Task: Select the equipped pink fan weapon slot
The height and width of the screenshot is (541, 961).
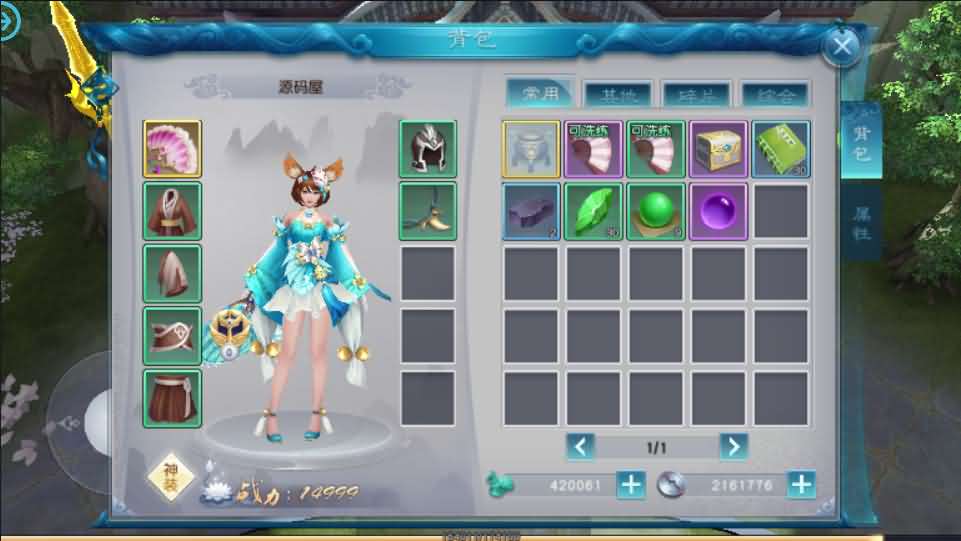Action: [172, 149]
